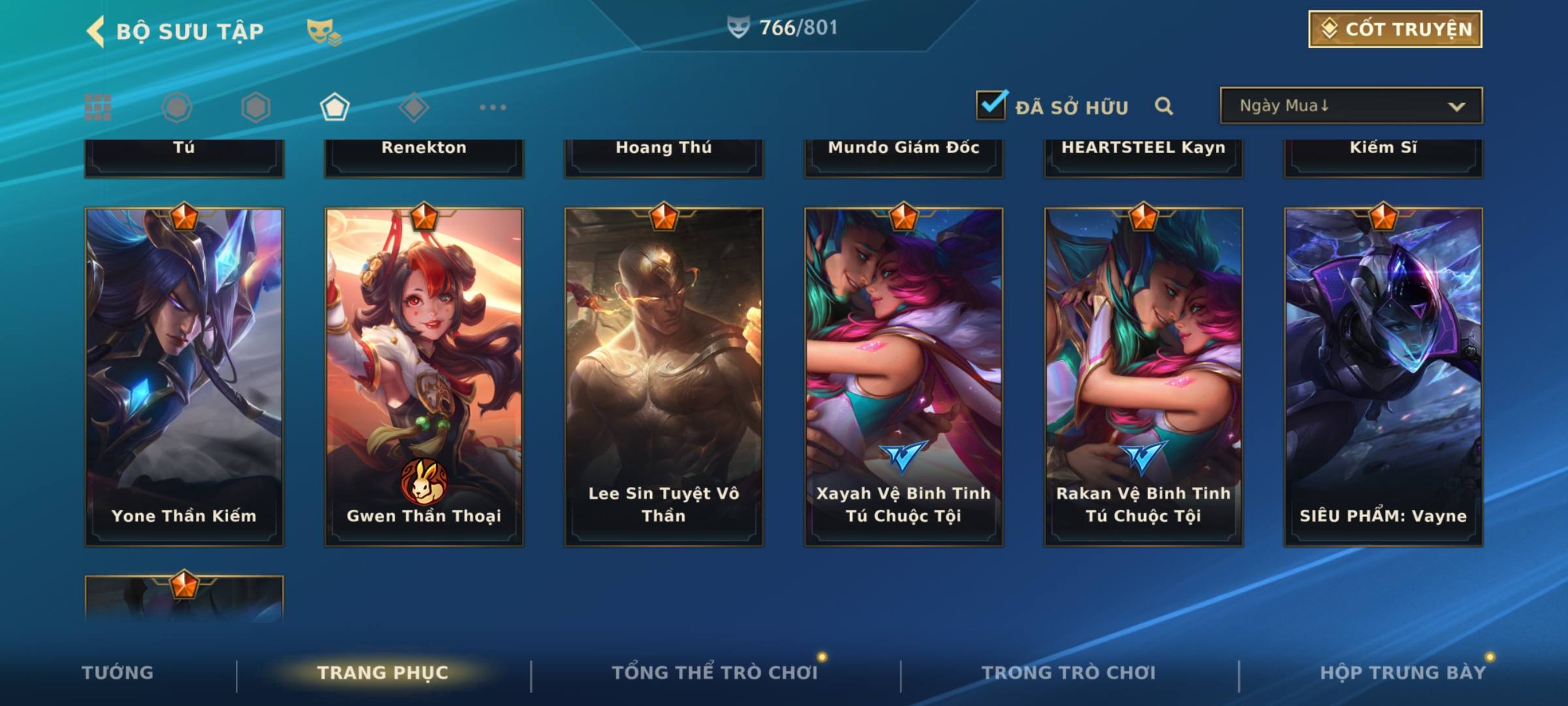Viewport: 1568px width, 706px height.
Task: Select the Gwen Thần Thoại skin card
Action: point(424,376)
